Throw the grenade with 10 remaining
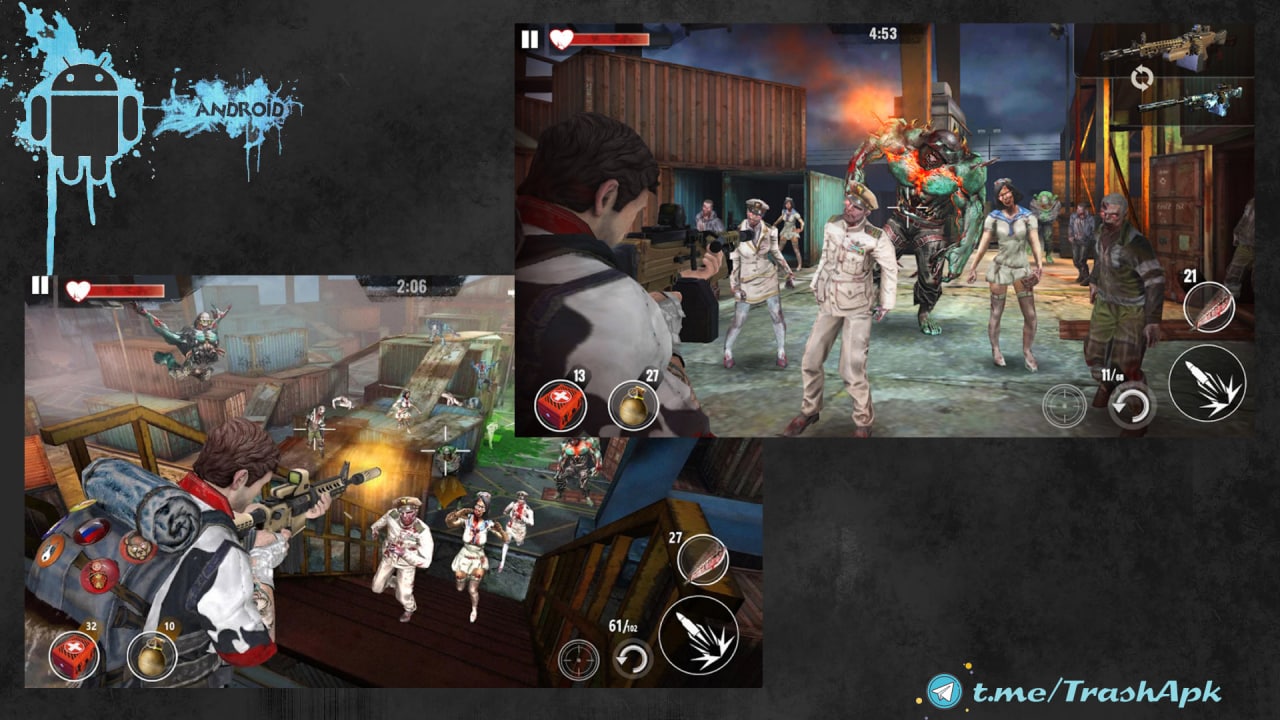Image resolution: width=1280 pixels, height=720 pixels. coord(152,657)
